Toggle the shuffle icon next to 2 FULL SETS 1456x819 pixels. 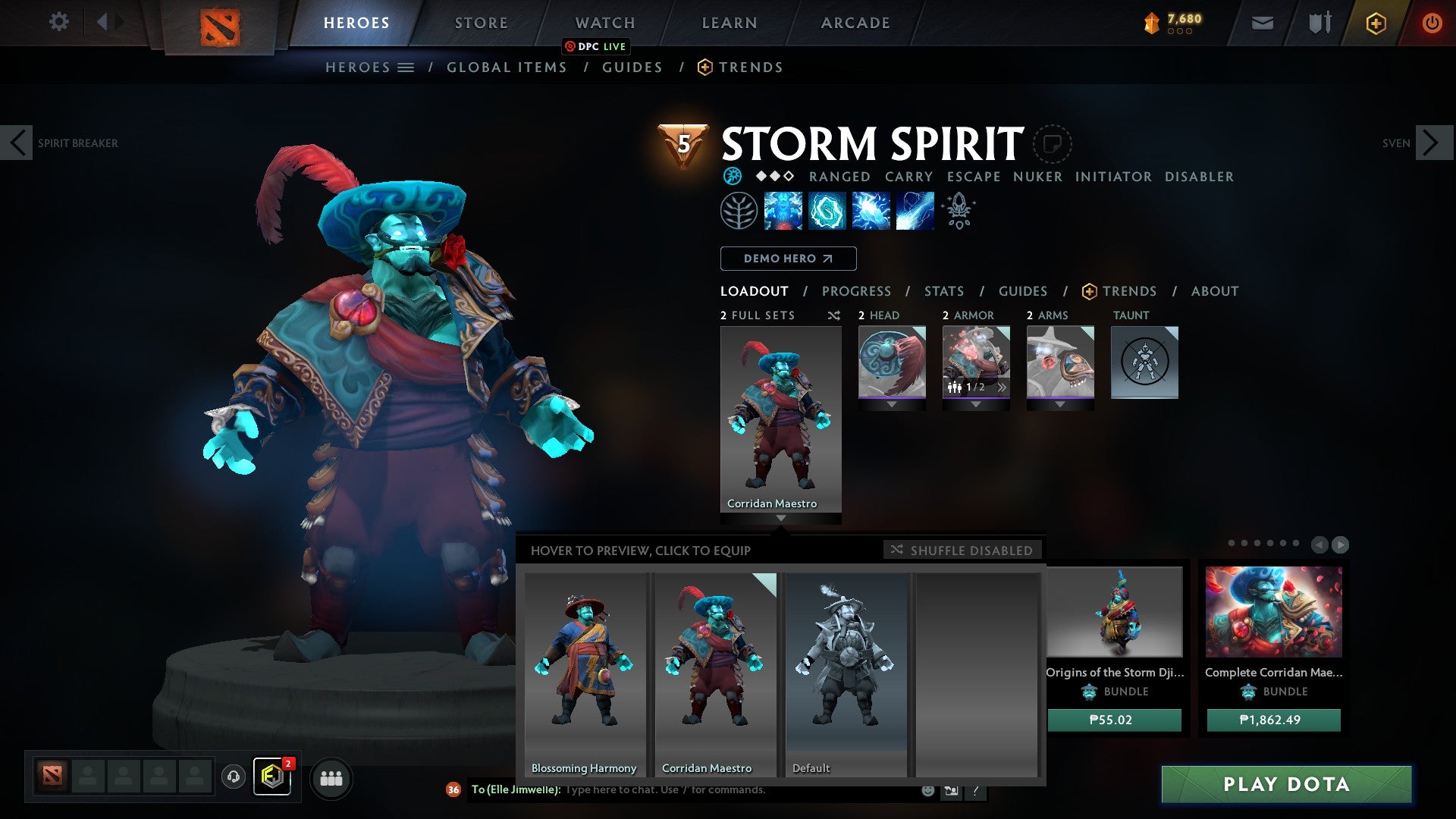click(x=833, y=315)
